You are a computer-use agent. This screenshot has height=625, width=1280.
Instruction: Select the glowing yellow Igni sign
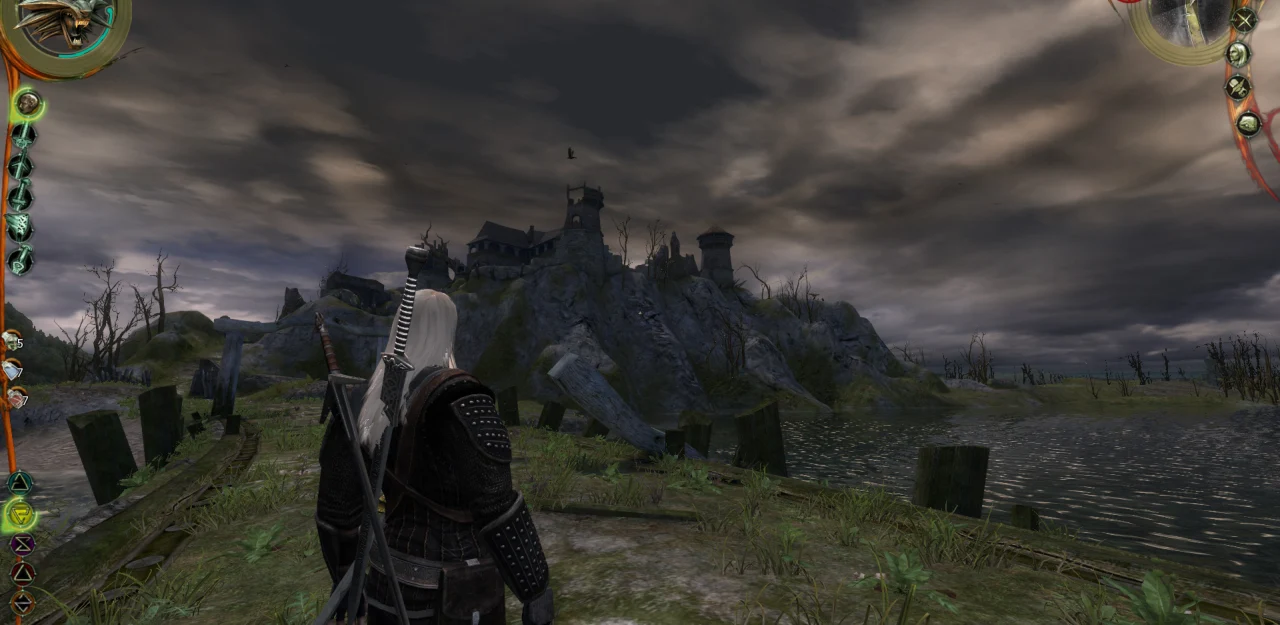20,515
